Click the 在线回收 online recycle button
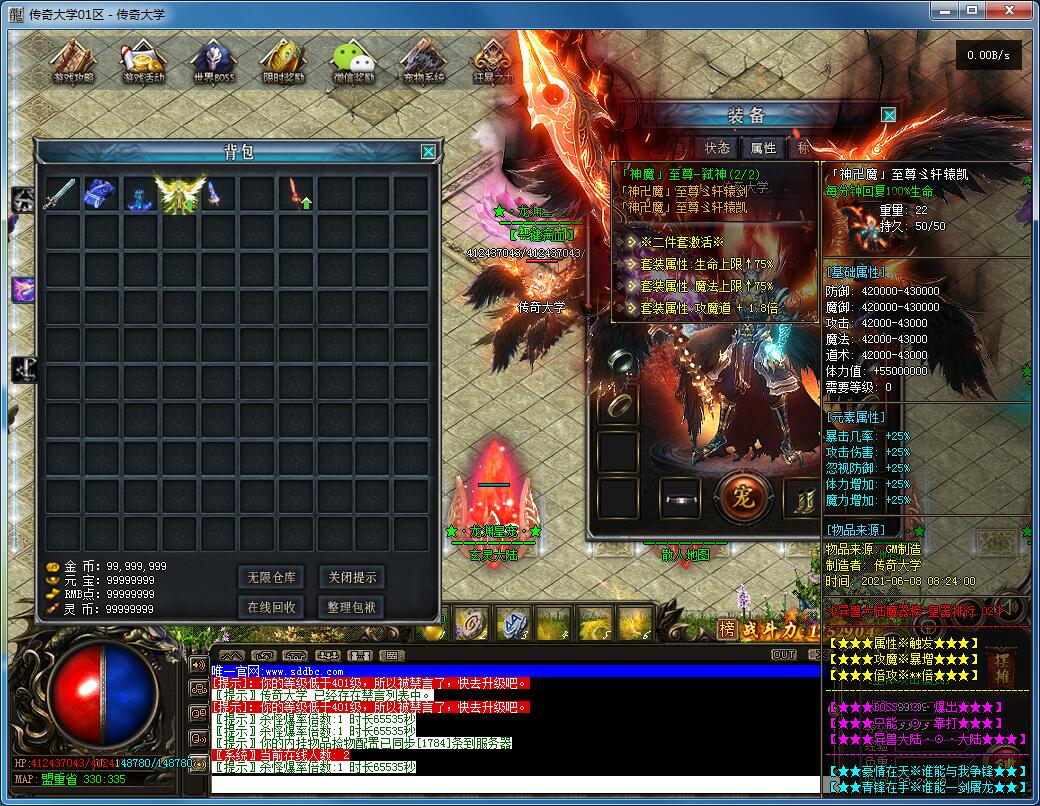This screenshot has height=806, width=1040. coord(272,607)
